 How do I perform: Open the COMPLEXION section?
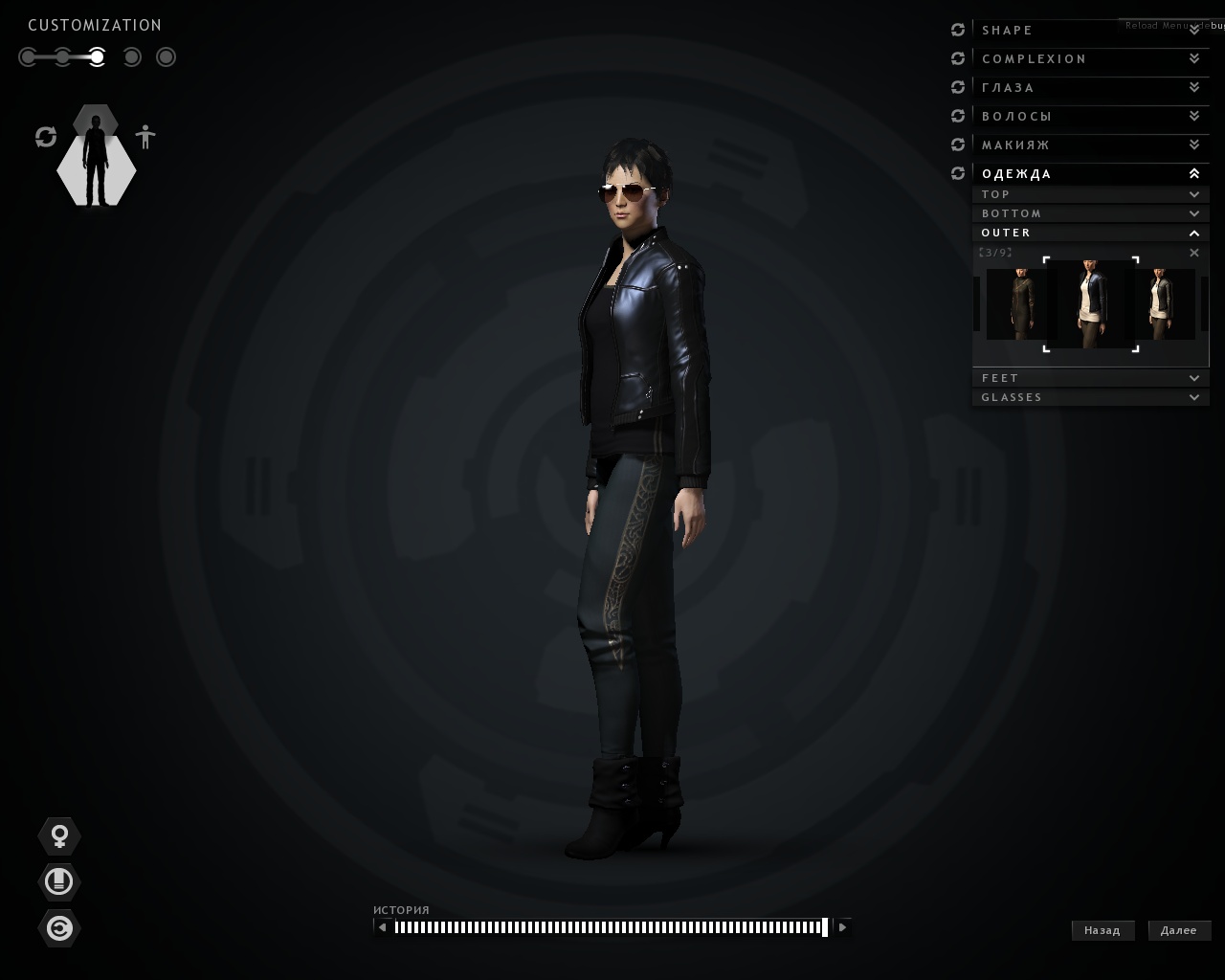click(x=1089, y=59)
